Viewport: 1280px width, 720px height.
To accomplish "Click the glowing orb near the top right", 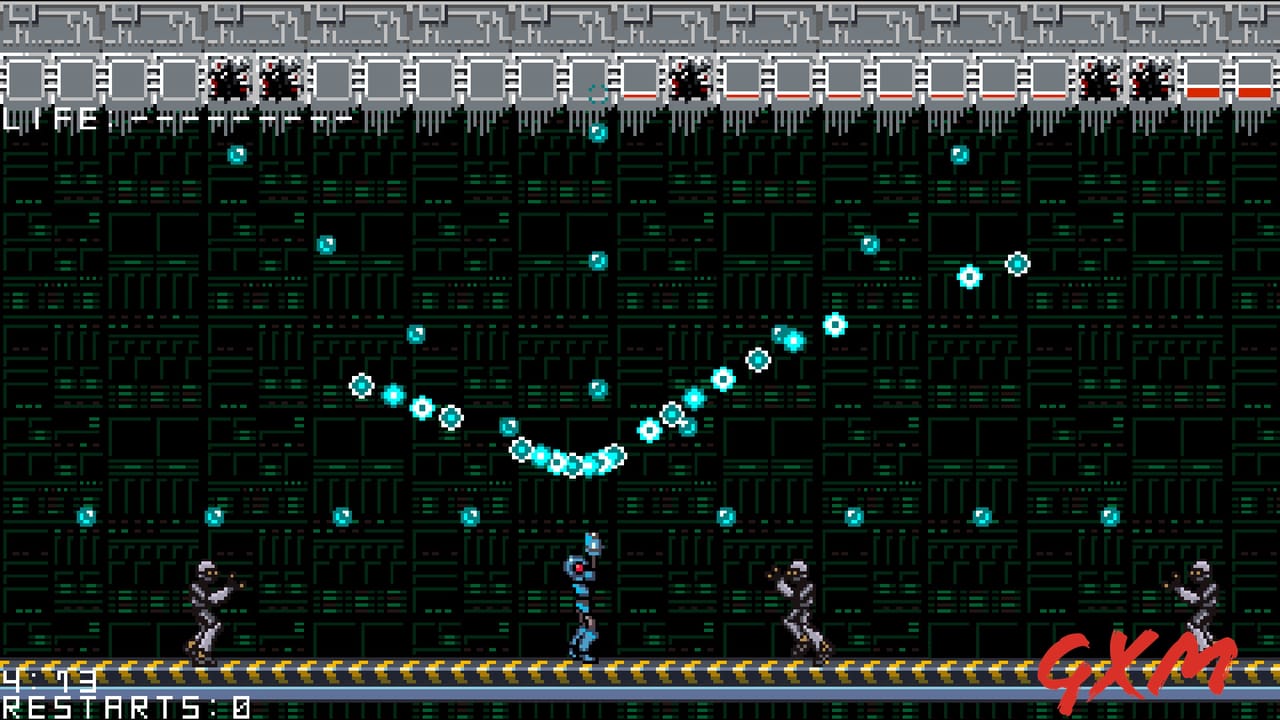I will [x=958, y=153].
